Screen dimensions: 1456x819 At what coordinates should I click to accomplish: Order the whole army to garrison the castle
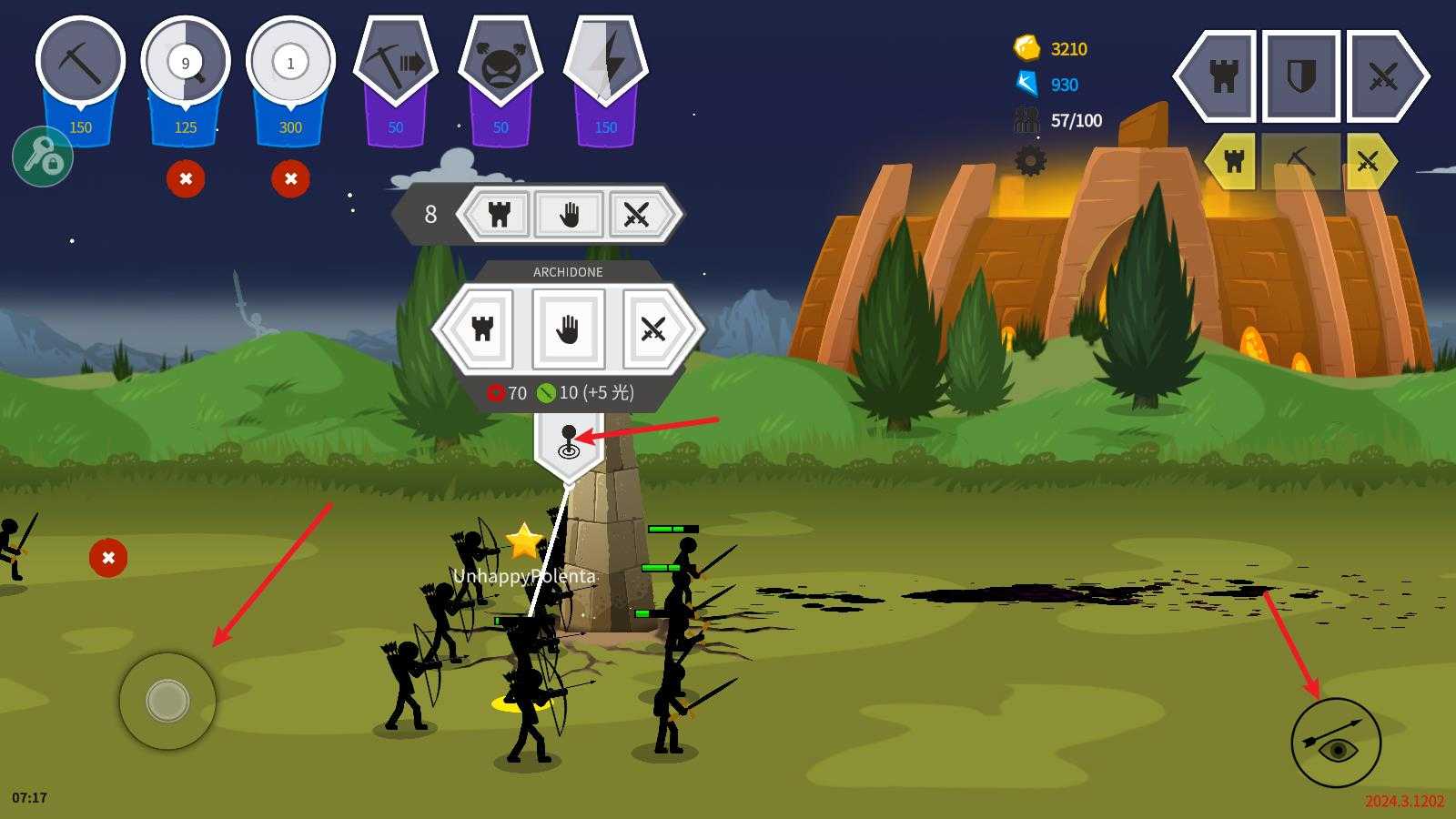[x=1222, y=76]
